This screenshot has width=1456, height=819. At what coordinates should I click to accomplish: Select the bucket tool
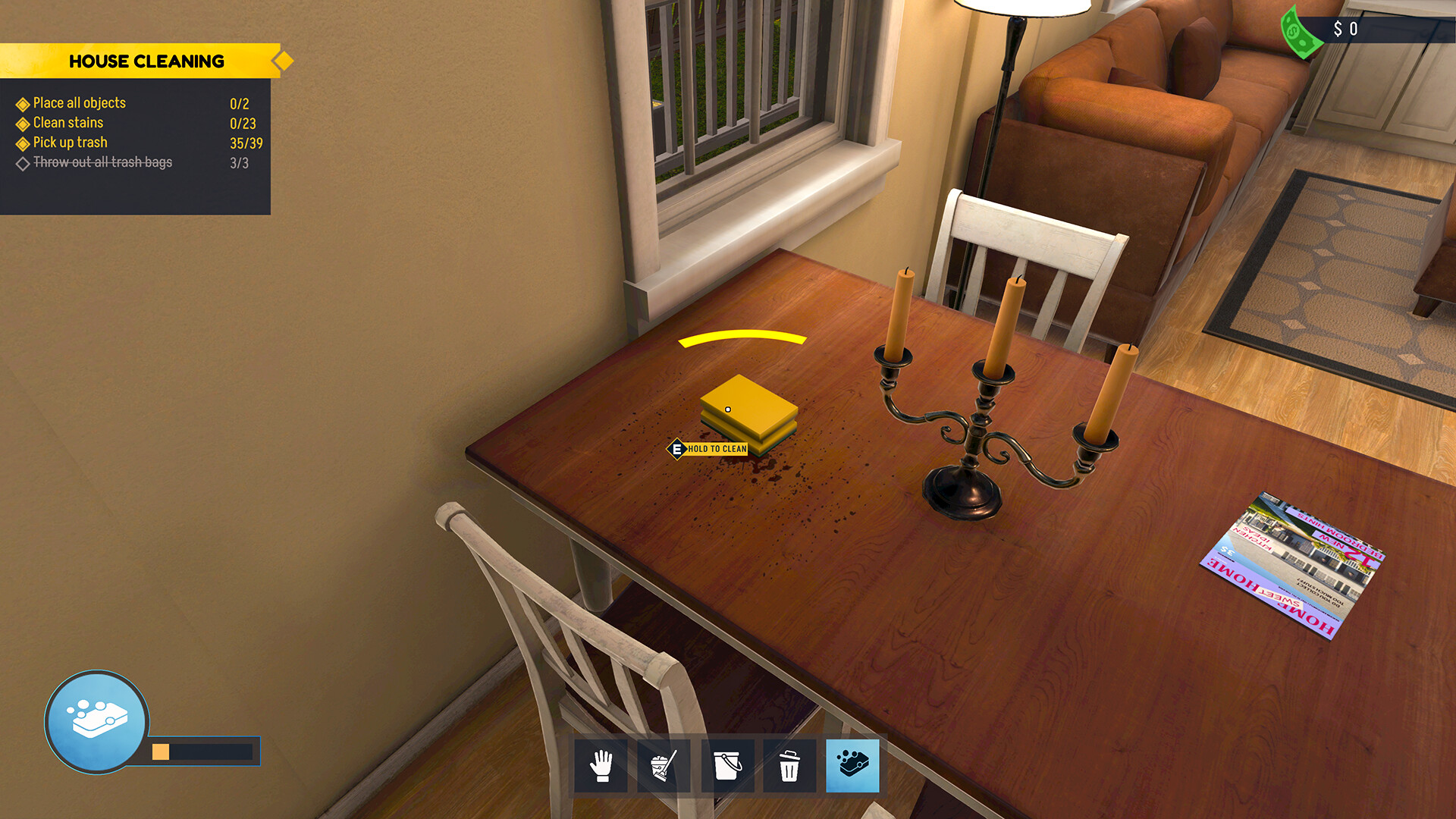click(x=727, y=765)
